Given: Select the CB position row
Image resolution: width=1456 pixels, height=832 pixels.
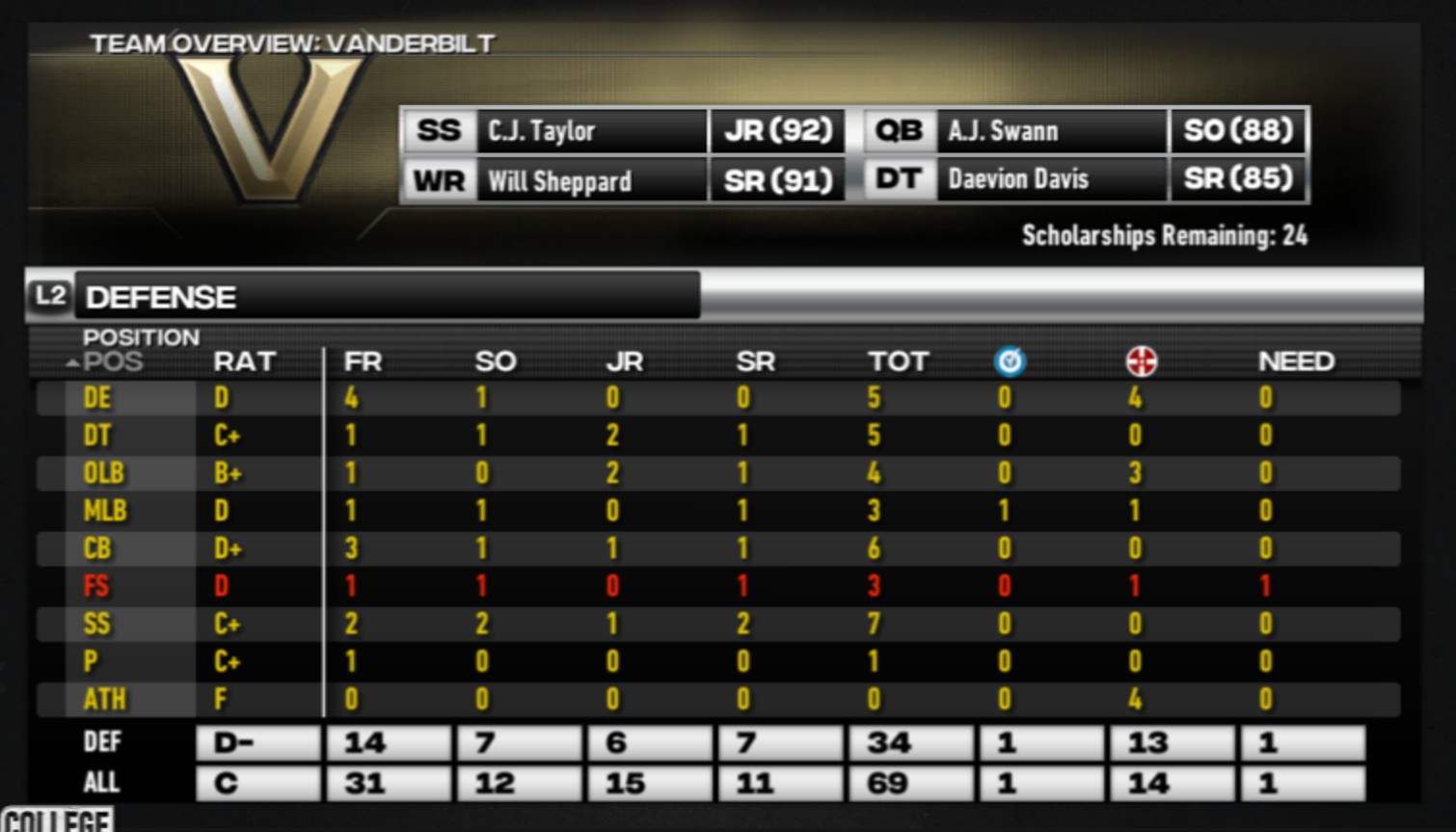Looking at the screenshot, I should pyautogui.click(x=97, y=549).
